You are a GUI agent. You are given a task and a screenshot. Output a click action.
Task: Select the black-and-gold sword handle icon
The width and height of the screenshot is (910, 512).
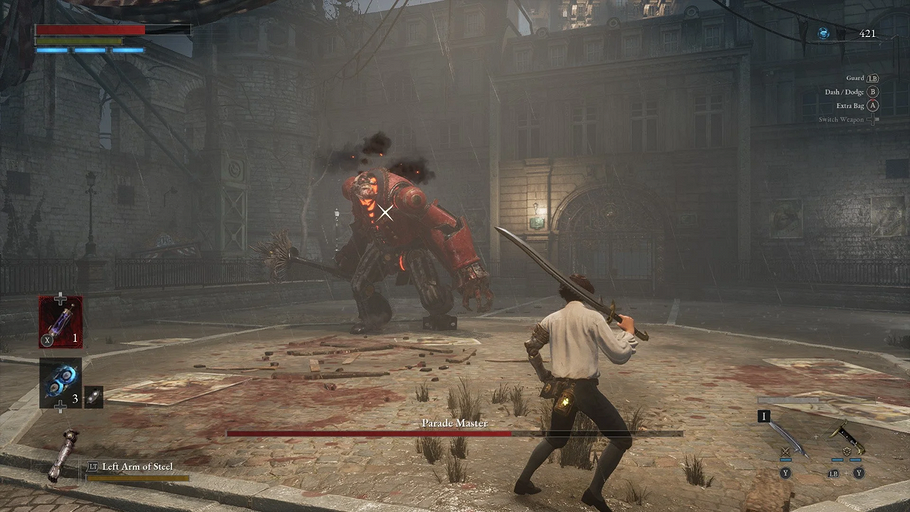coord(846,439)
